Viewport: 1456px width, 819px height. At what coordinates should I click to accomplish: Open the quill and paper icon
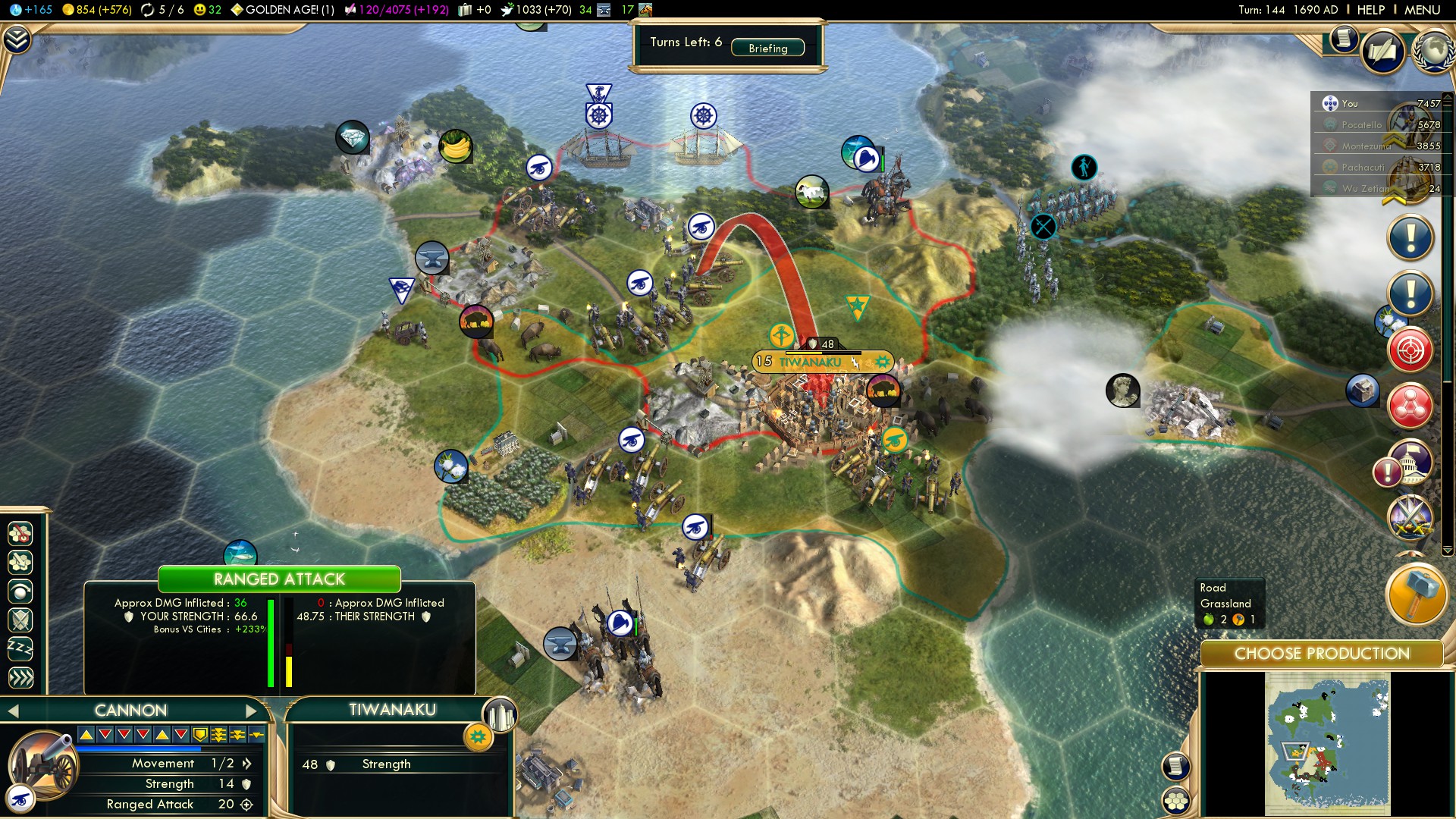(1382, 52)
